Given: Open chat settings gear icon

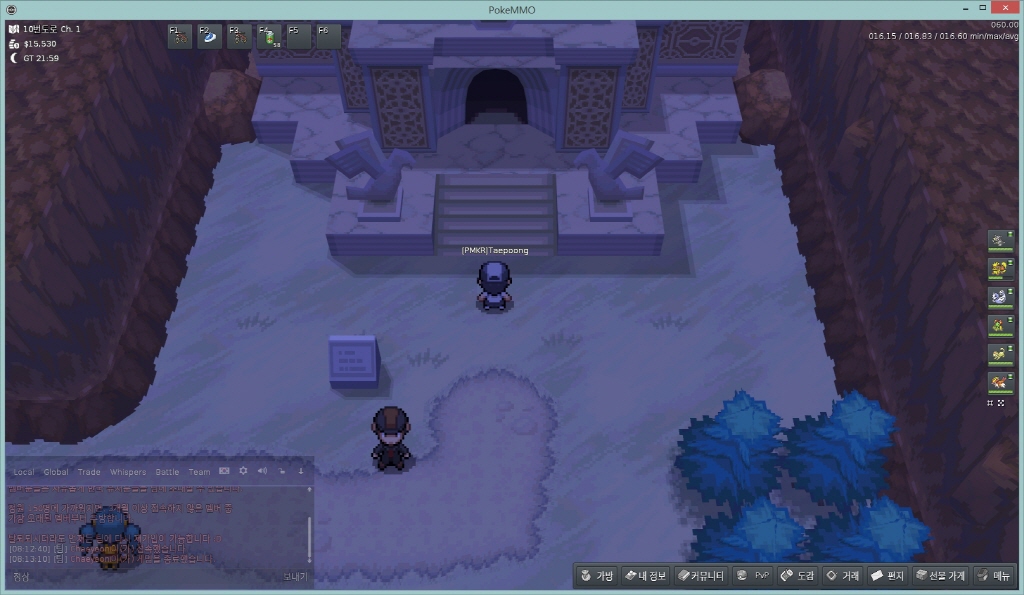Looking at the screenshot, I should pos(243,471).
